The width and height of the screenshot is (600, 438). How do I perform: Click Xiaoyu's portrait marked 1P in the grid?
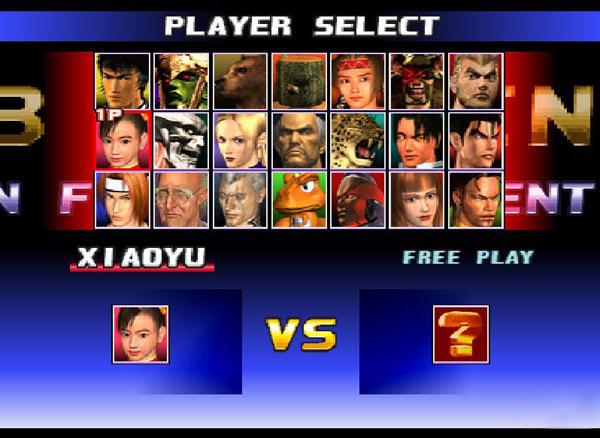[x=122, y=140]
